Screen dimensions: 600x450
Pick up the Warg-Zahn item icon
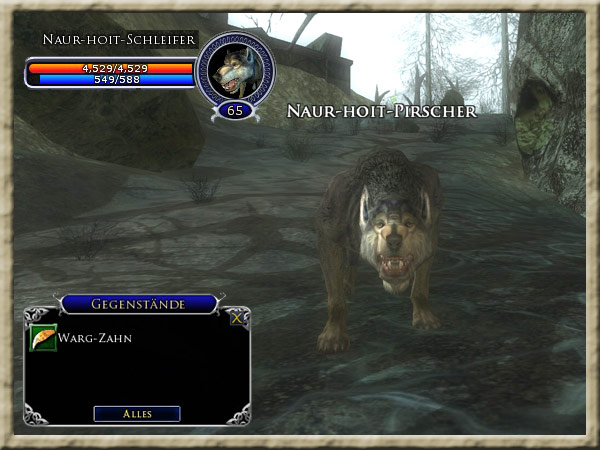43,338
